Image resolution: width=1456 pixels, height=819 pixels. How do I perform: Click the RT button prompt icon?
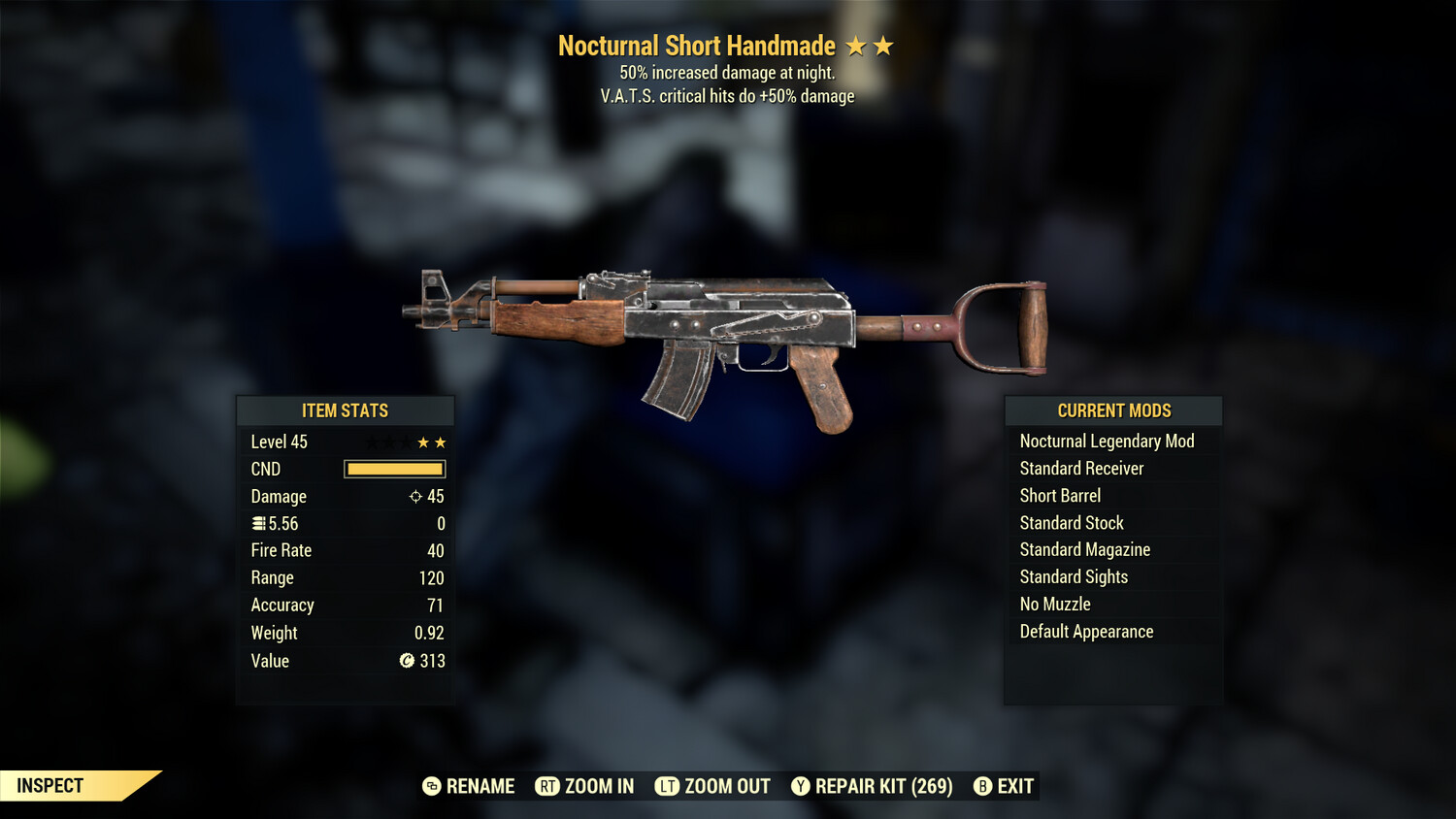pos(546,786)
